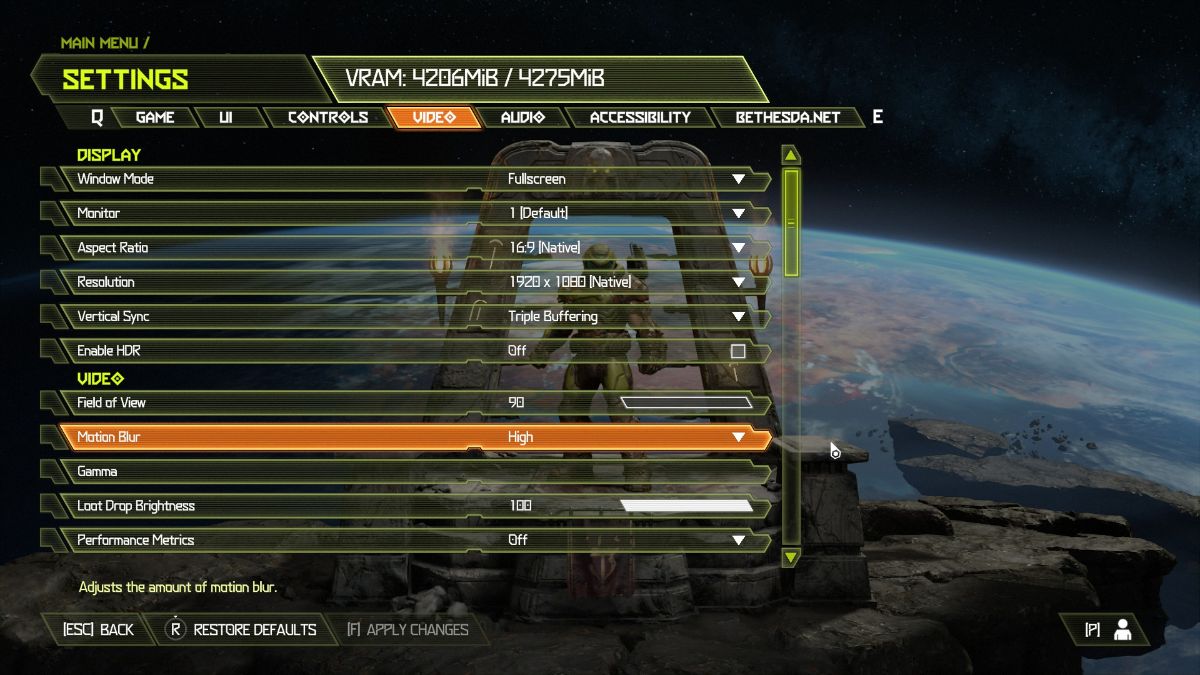
Task: Open the UI settings tab
Action: click(225, 117)
